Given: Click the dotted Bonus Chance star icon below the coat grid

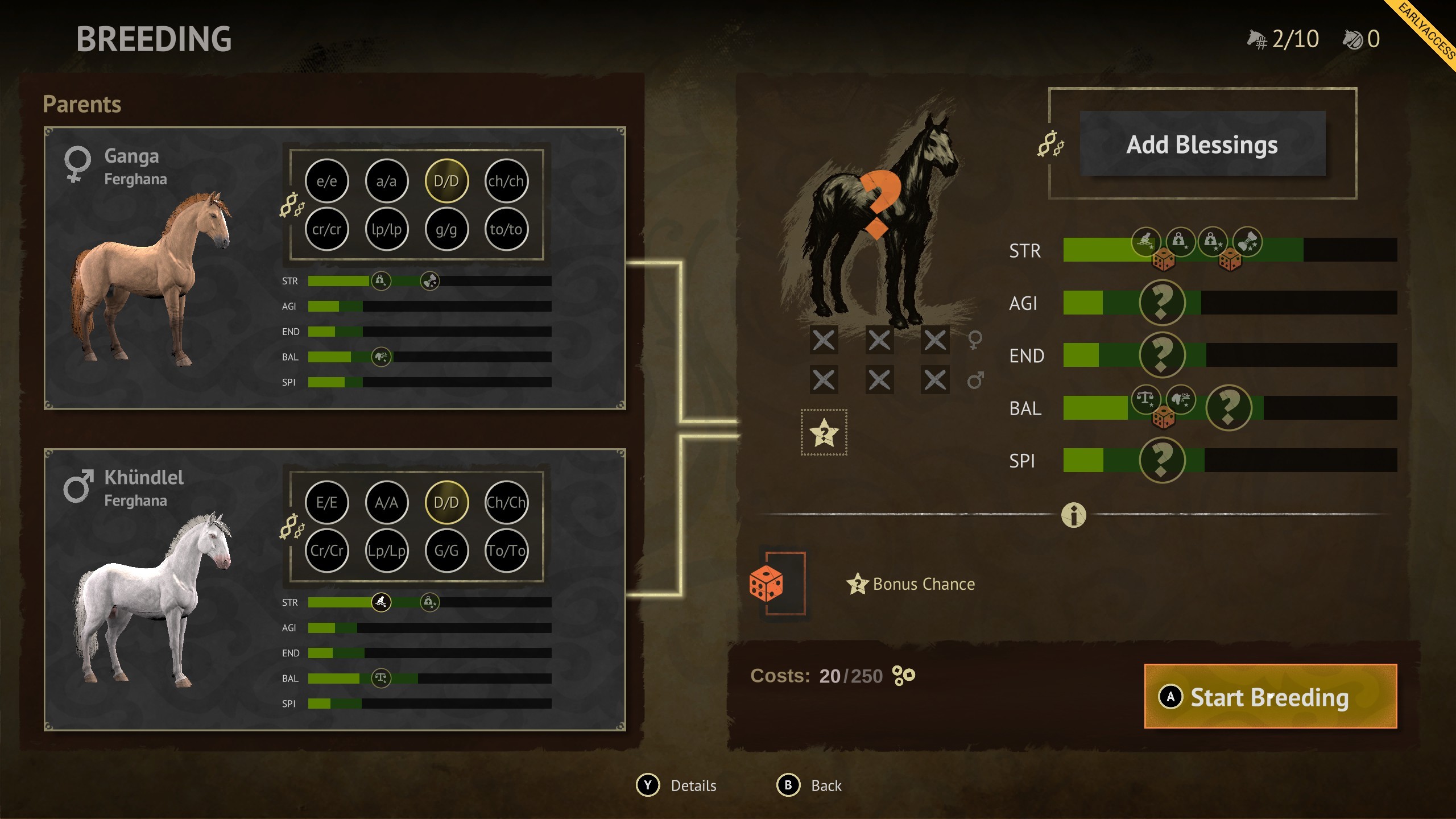Looking at the screenshot, I should tap(825, 432).
